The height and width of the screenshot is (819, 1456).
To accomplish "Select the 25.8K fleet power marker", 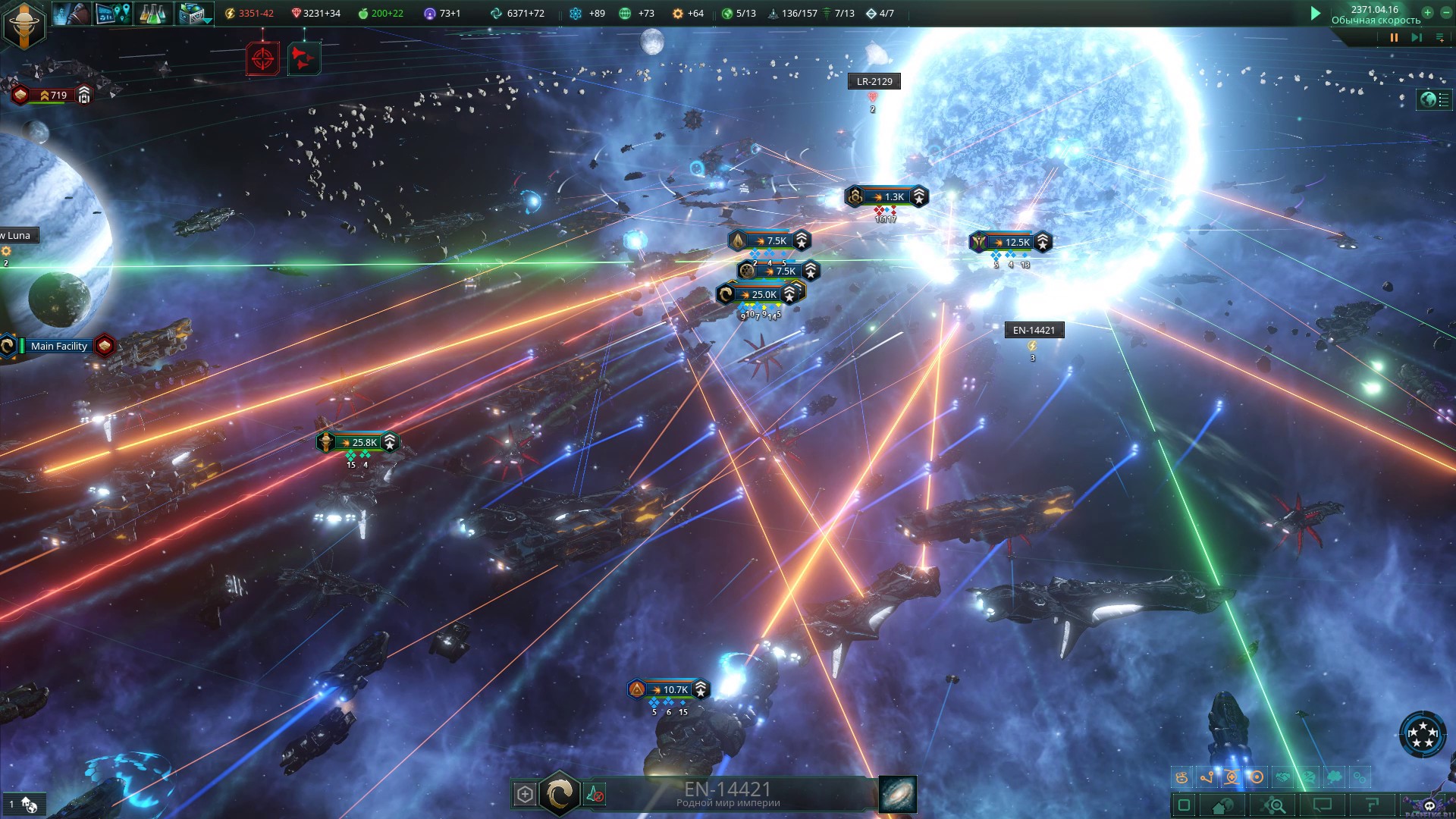I will pyautogui.click(x=359, y=442).
